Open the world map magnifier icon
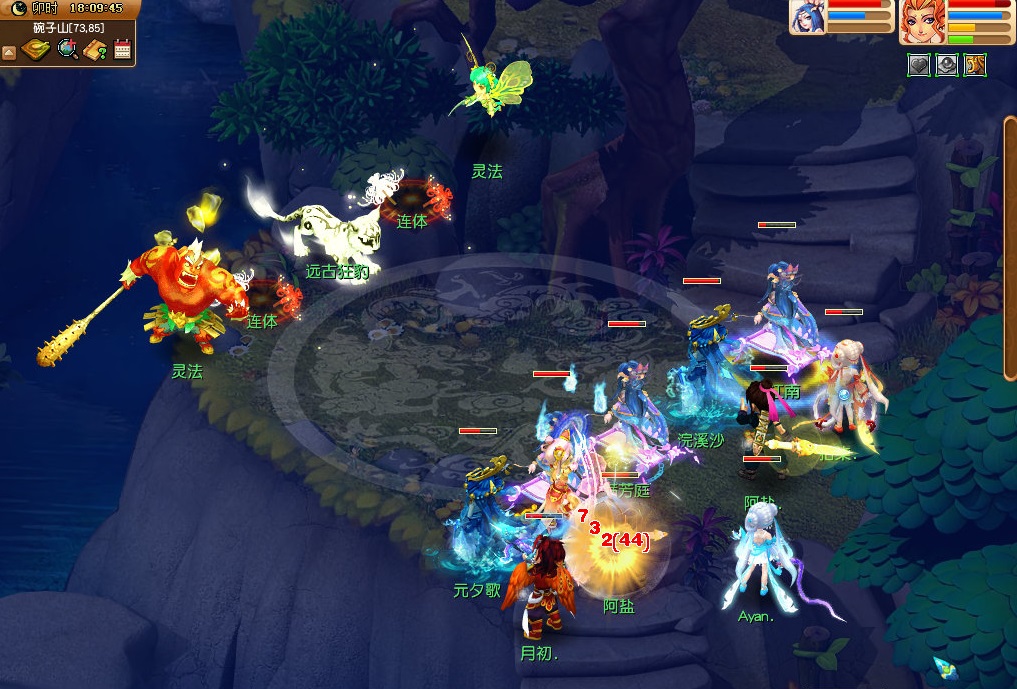Image resolution: width=1017 pixels, height=689 pixels. pos(68,49)
